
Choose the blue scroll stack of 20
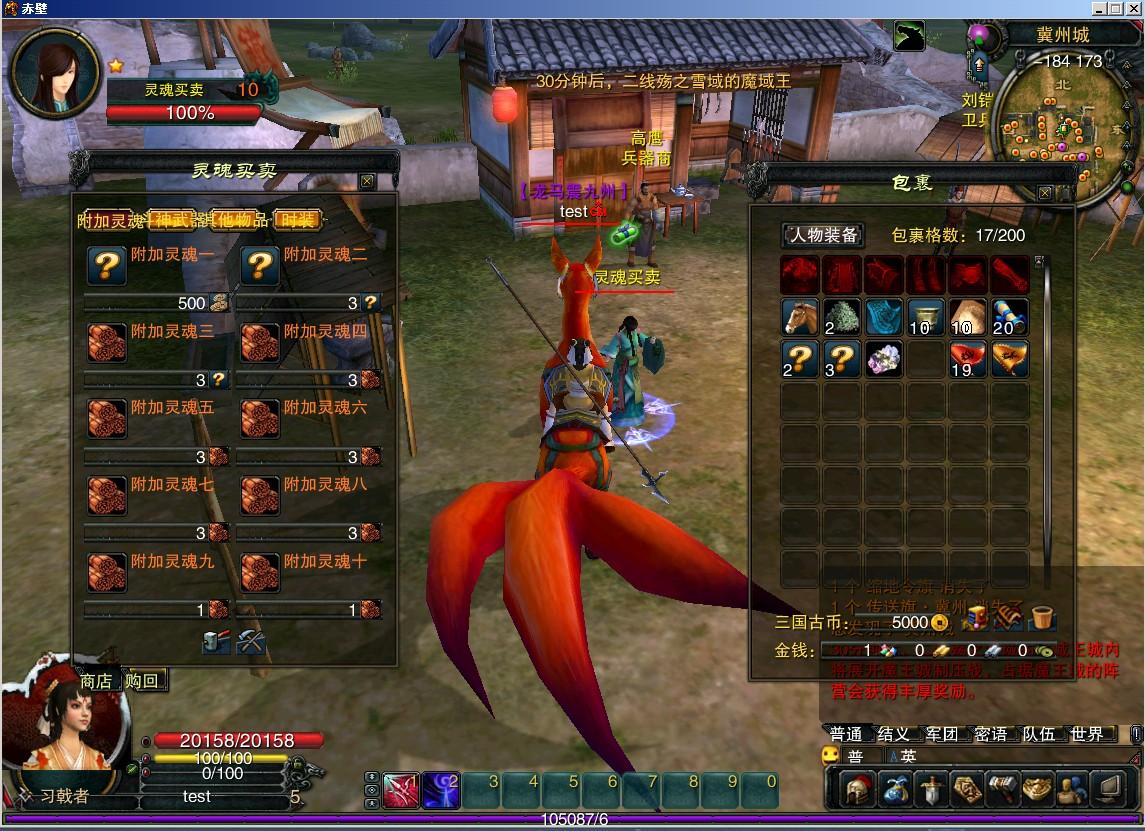(x=1010, y=317)
